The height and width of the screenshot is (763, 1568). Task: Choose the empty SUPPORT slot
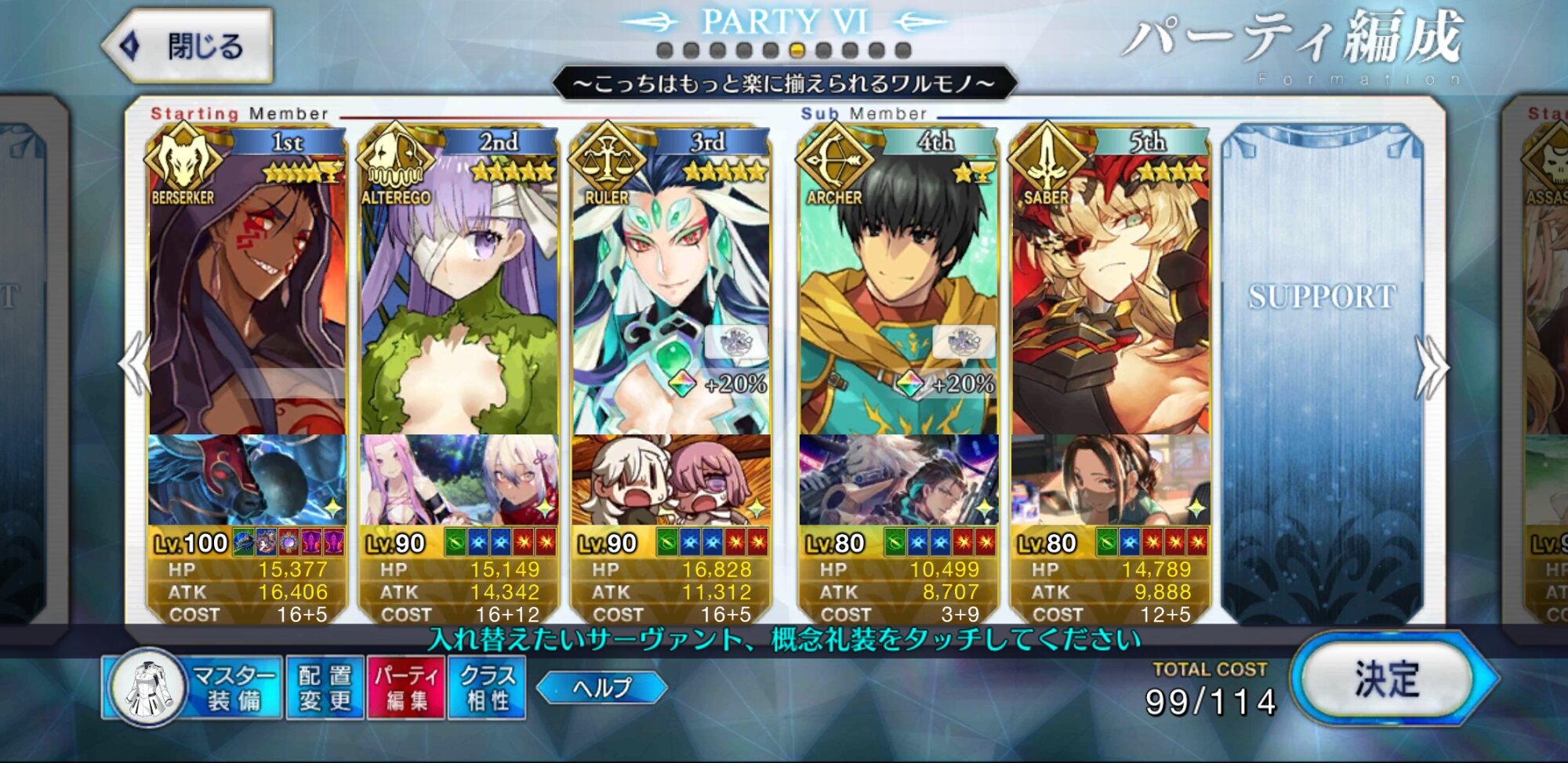(x=1322, y=369)
